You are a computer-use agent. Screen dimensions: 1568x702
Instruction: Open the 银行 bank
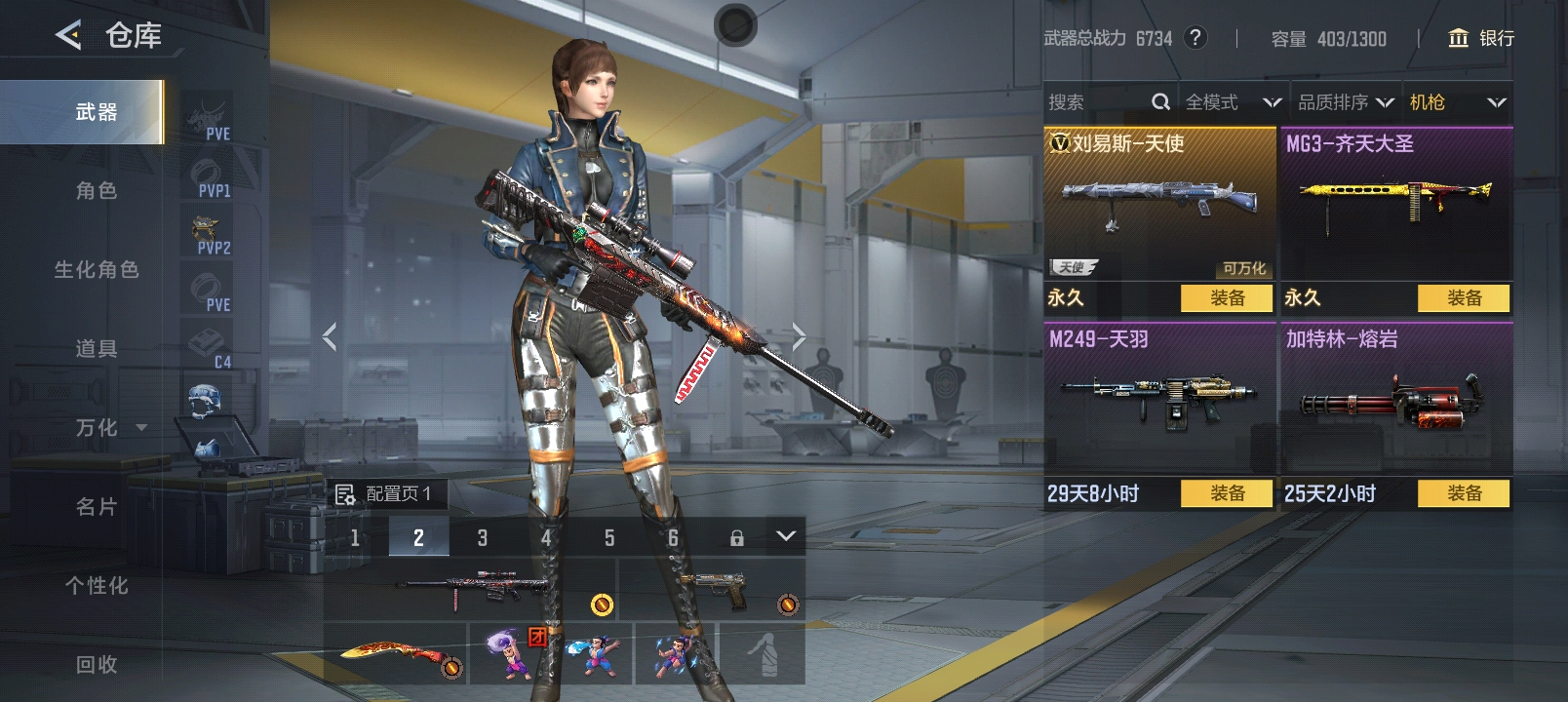[1481, 38]
